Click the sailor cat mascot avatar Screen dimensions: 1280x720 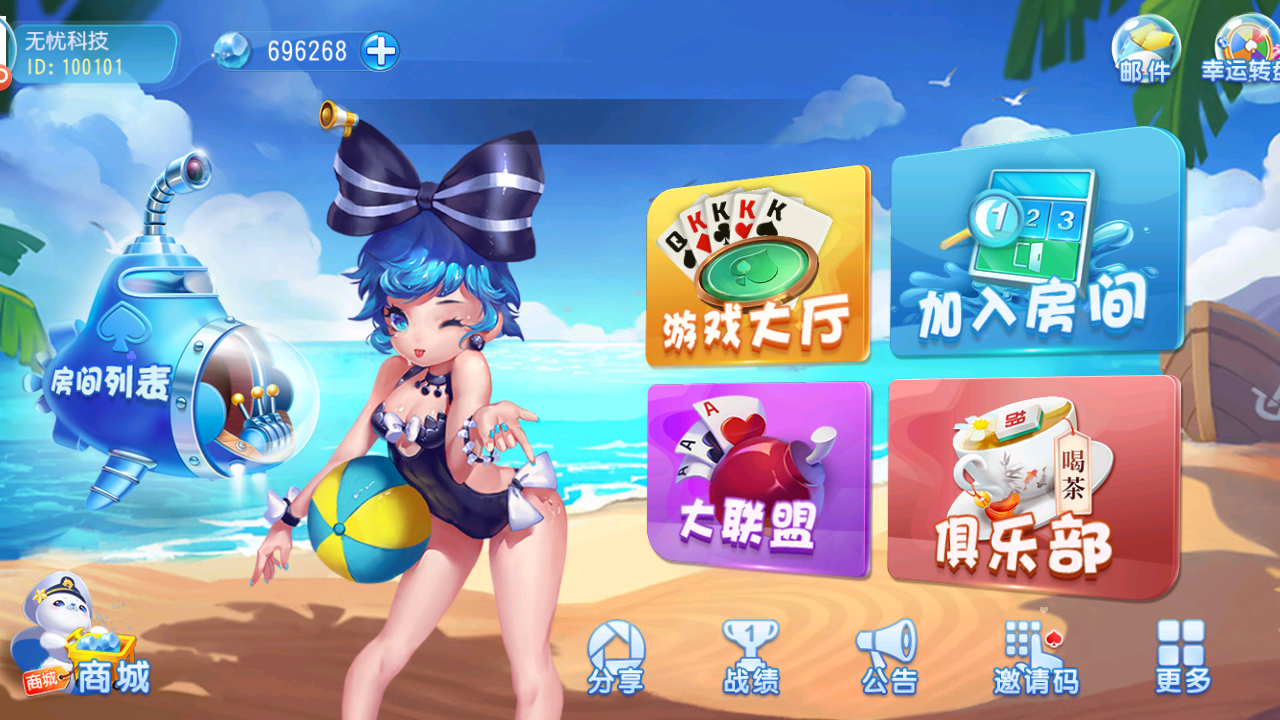point(55,615)
